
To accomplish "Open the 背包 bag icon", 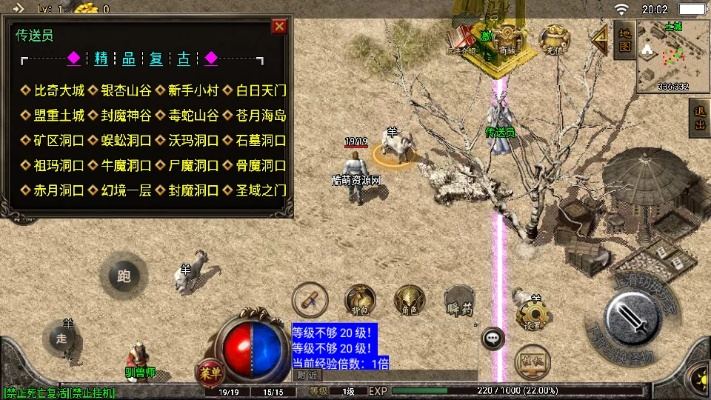I will [x=359, y=299].
